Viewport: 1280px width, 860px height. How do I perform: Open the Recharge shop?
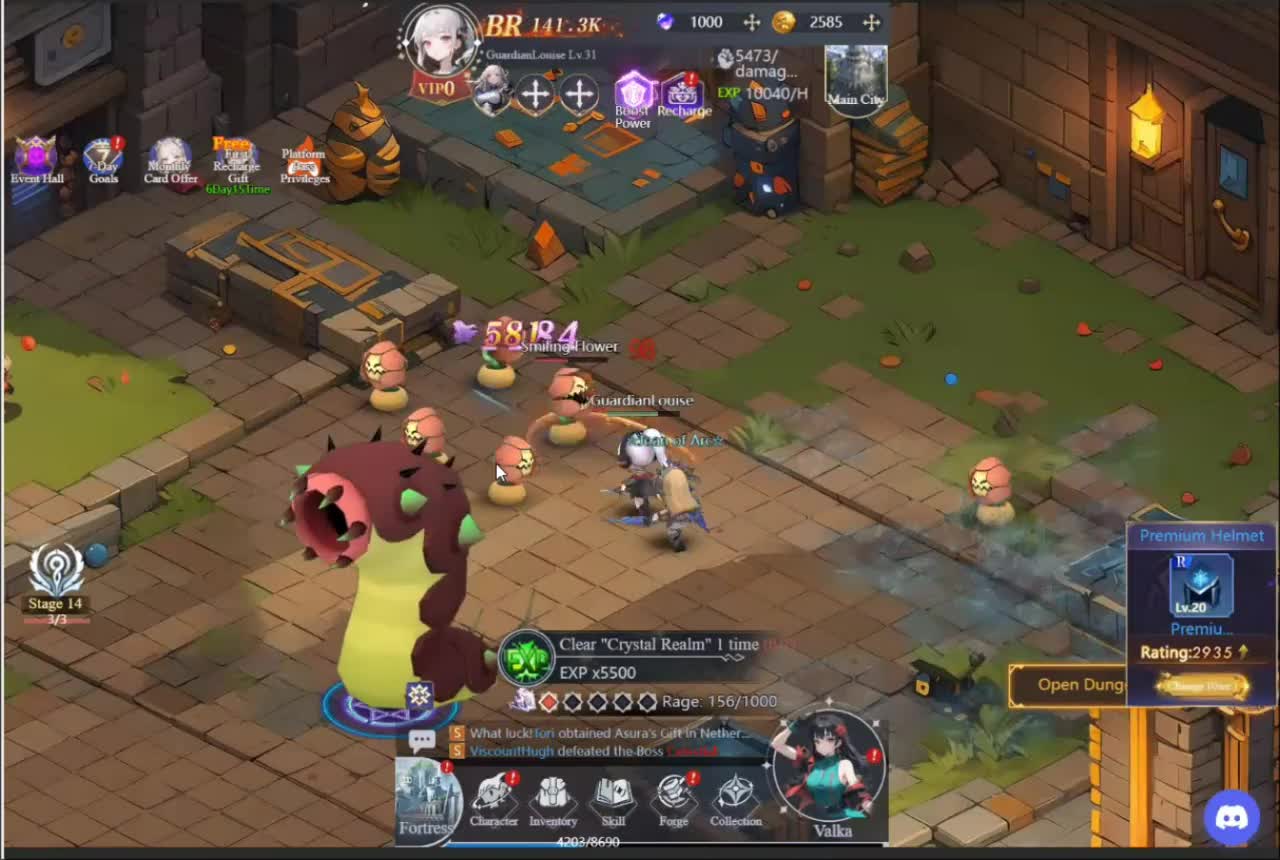click(684, 95)
